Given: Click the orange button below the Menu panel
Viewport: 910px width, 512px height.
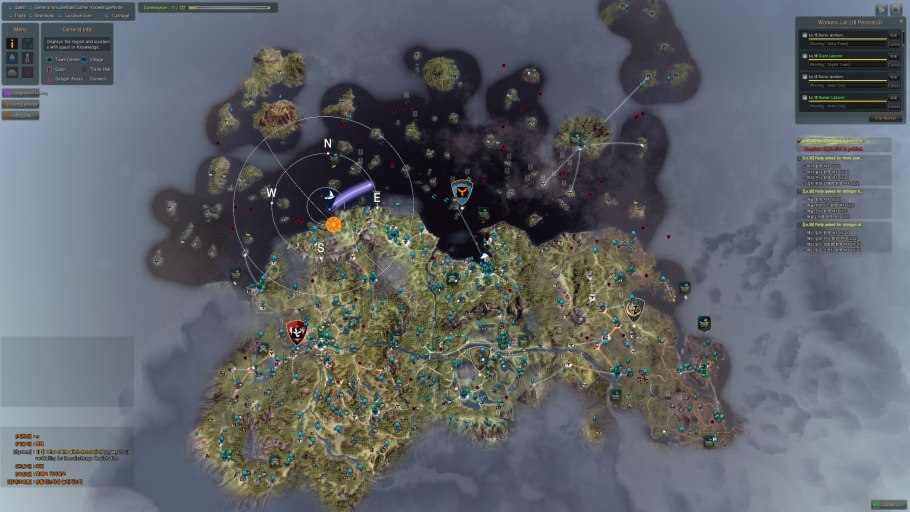Looking at the screenshot, I should click(x=21, y=115).
